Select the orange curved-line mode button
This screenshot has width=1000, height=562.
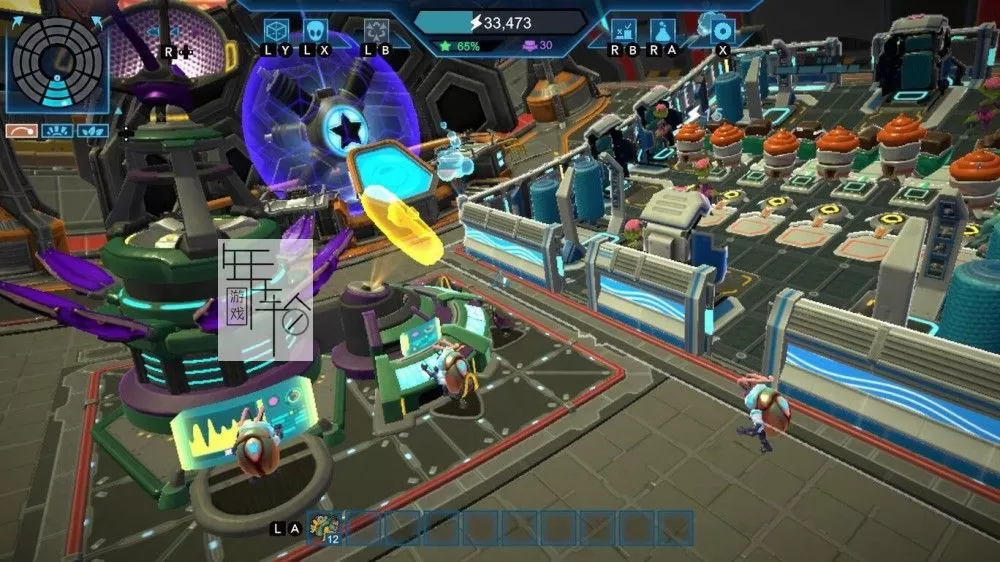tap(21, 130)
